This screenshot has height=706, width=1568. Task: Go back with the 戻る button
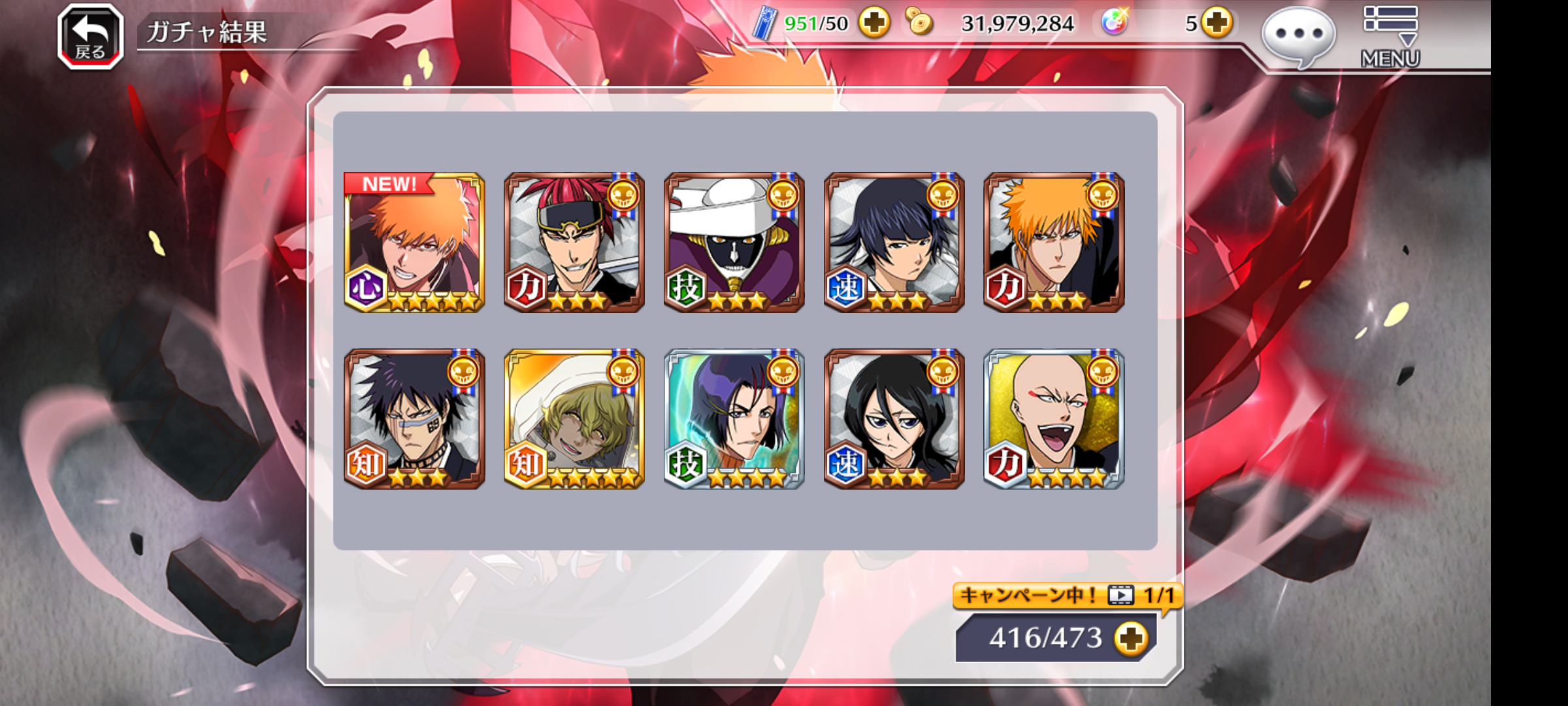pos(90,37)
